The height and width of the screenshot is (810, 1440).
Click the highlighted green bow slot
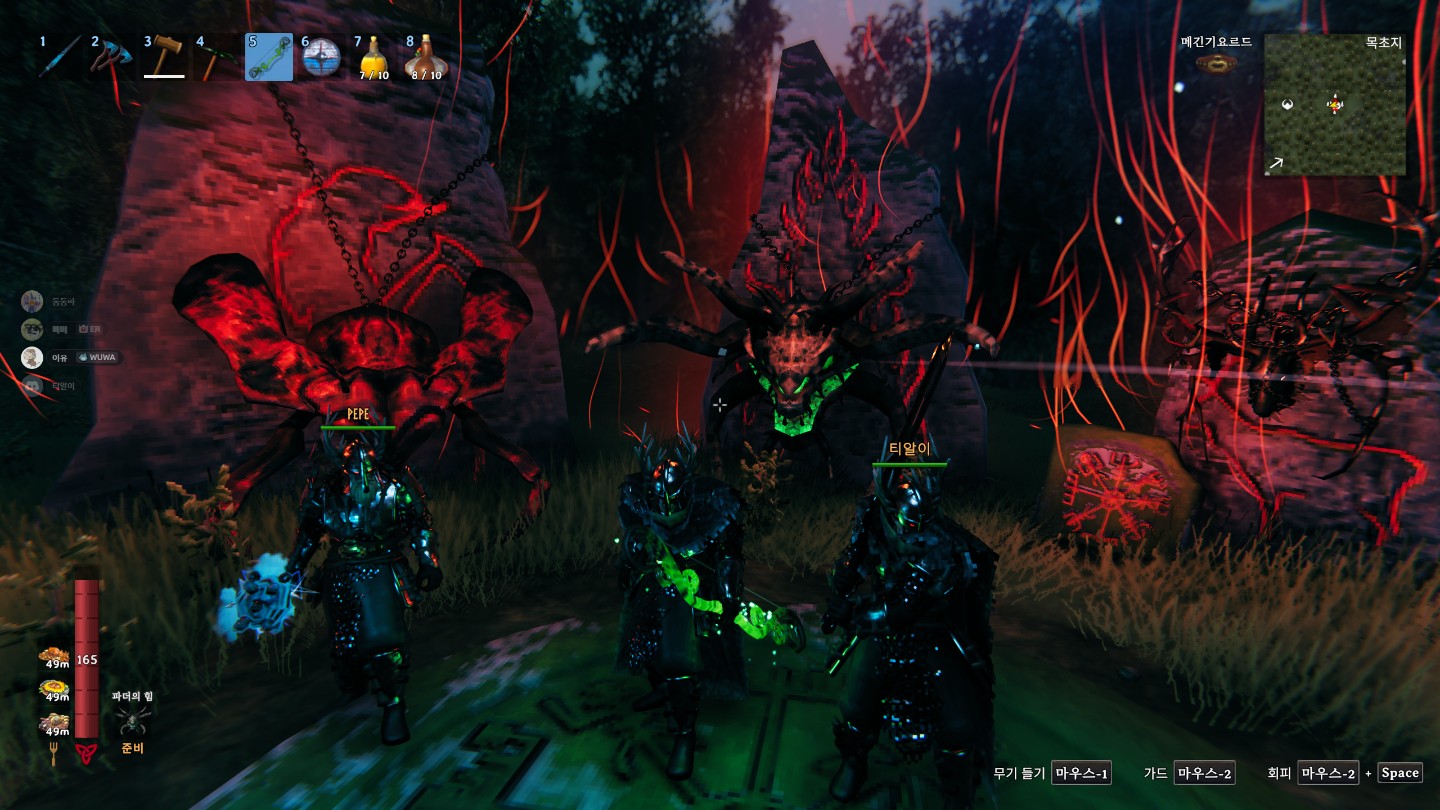click(x=269, y=57)
